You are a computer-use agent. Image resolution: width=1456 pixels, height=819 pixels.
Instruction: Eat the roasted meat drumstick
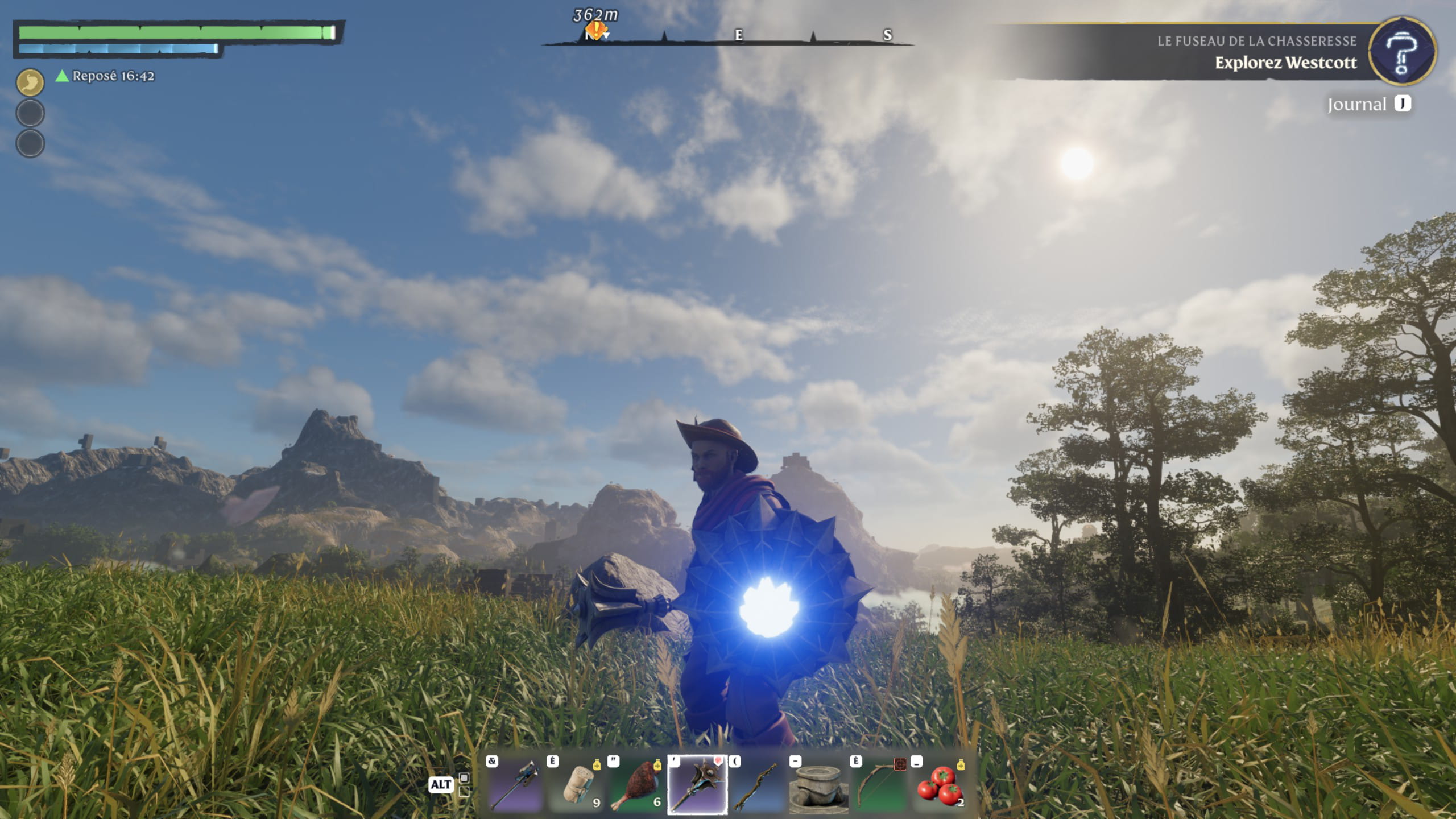(636, 785)
